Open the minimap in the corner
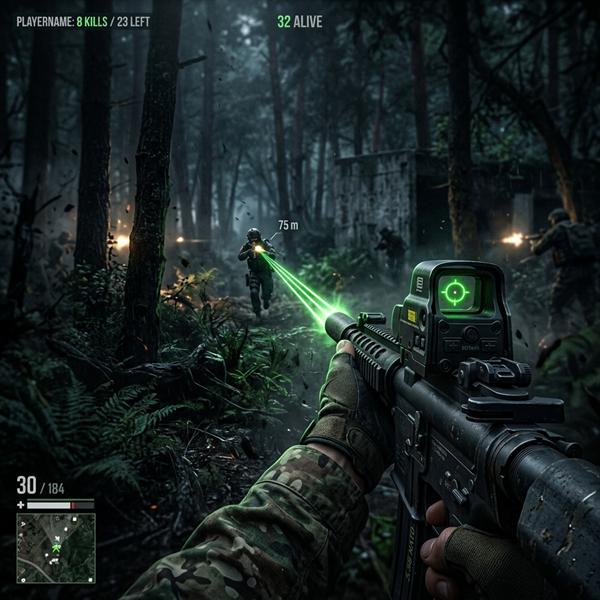The width and height of the screenshot is (600, 600). point(56,547)
